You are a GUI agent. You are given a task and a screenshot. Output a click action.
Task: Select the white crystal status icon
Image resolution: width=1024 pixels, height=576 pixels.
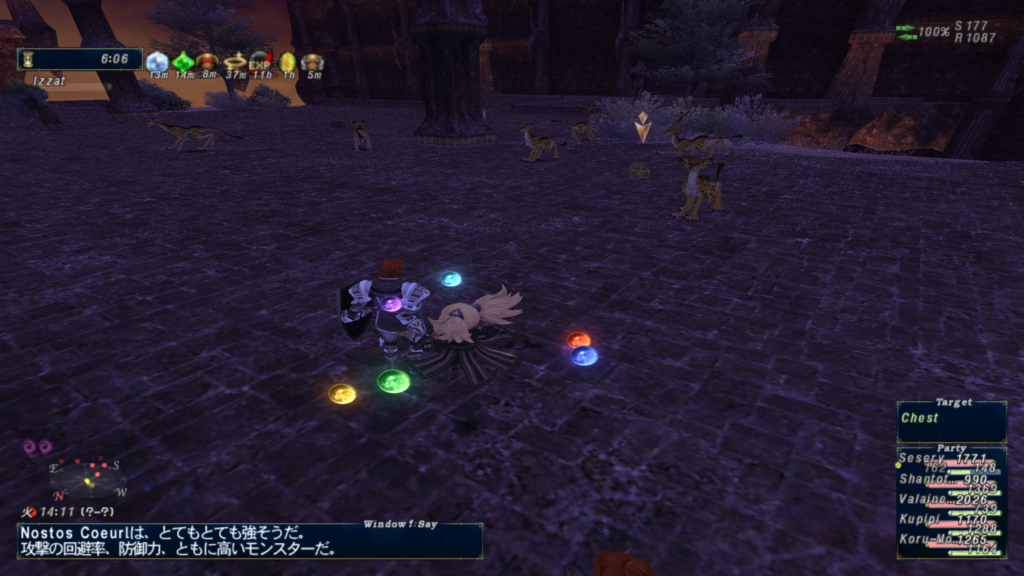click(157, 62)
